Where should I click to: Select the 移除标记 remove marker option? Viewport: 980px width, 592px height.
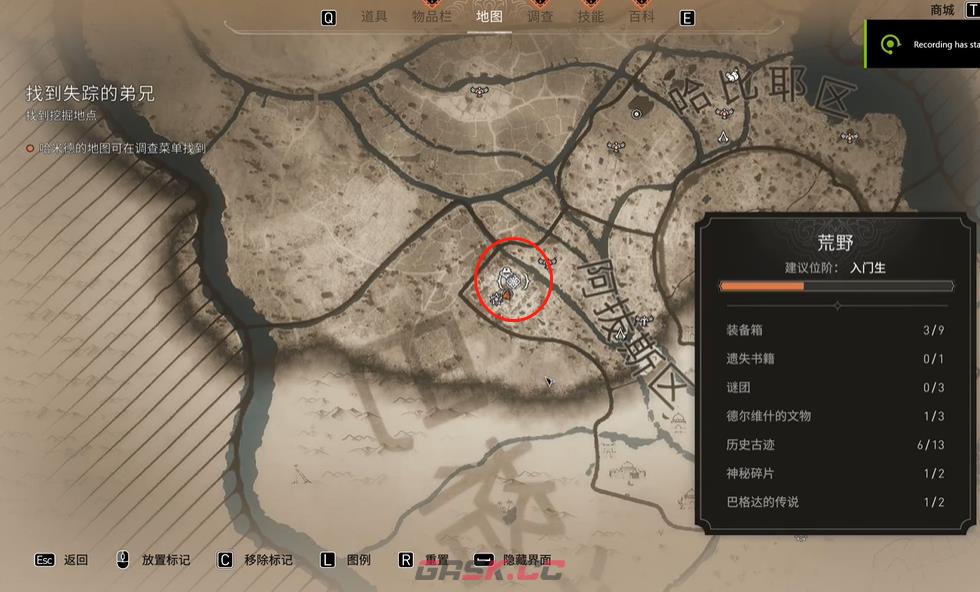pyautogui.click(x=268, y=560)
